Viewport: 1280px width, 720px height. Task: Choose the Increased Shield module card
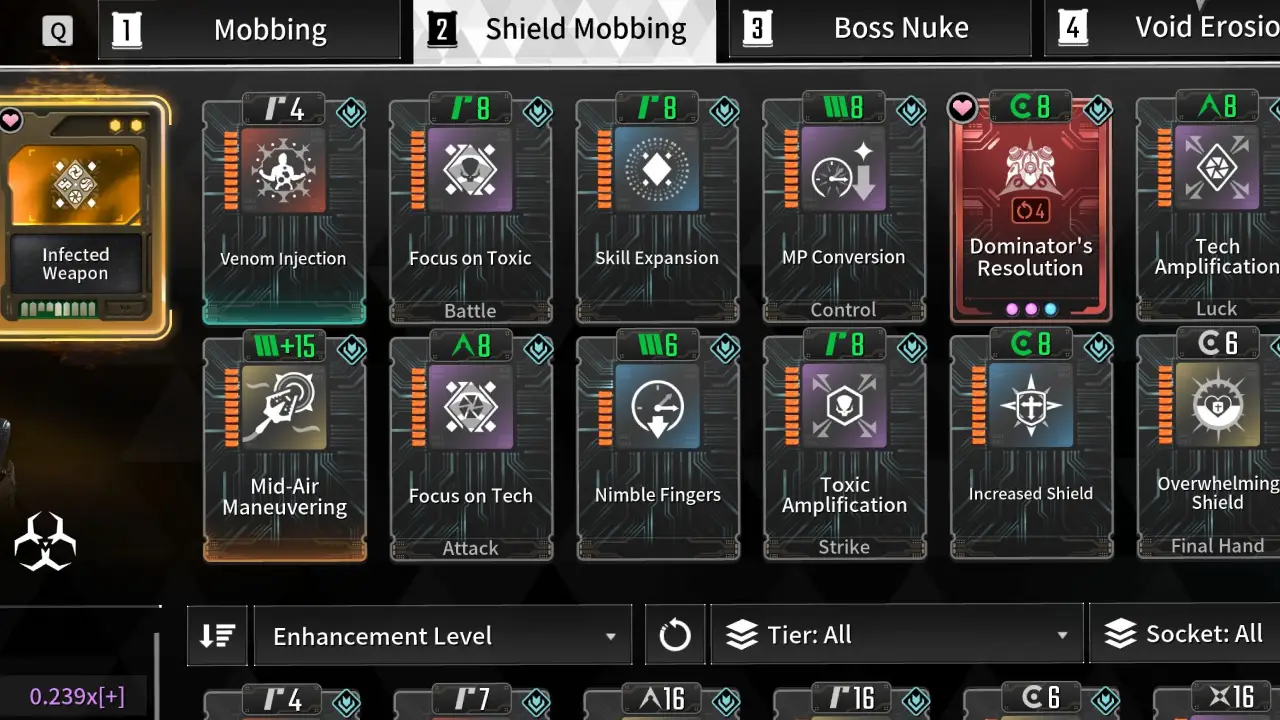[1030, 450]
